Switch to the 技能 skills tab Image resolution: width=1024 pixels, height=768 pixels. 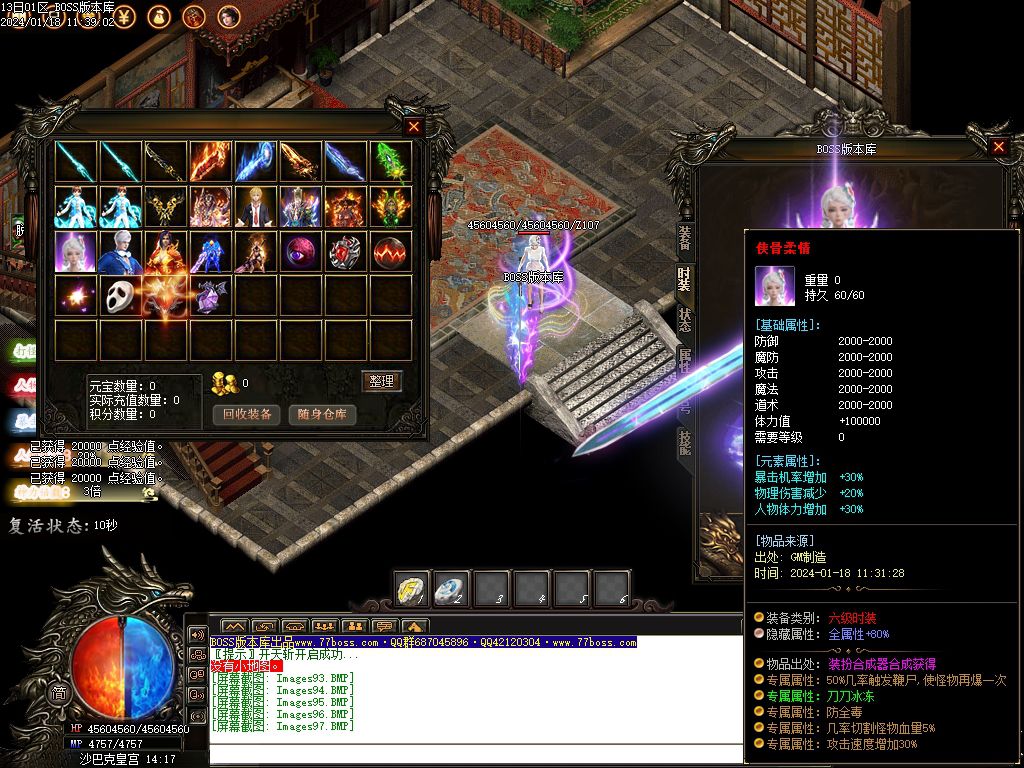[685, 442]
